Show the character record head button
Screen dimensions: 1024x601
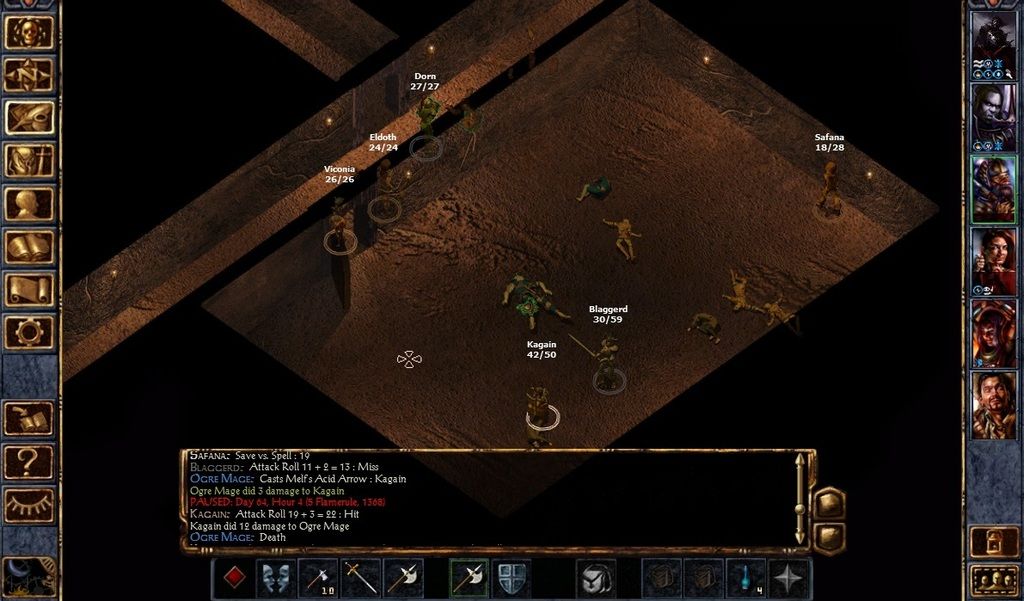click(x=29, y=204)
